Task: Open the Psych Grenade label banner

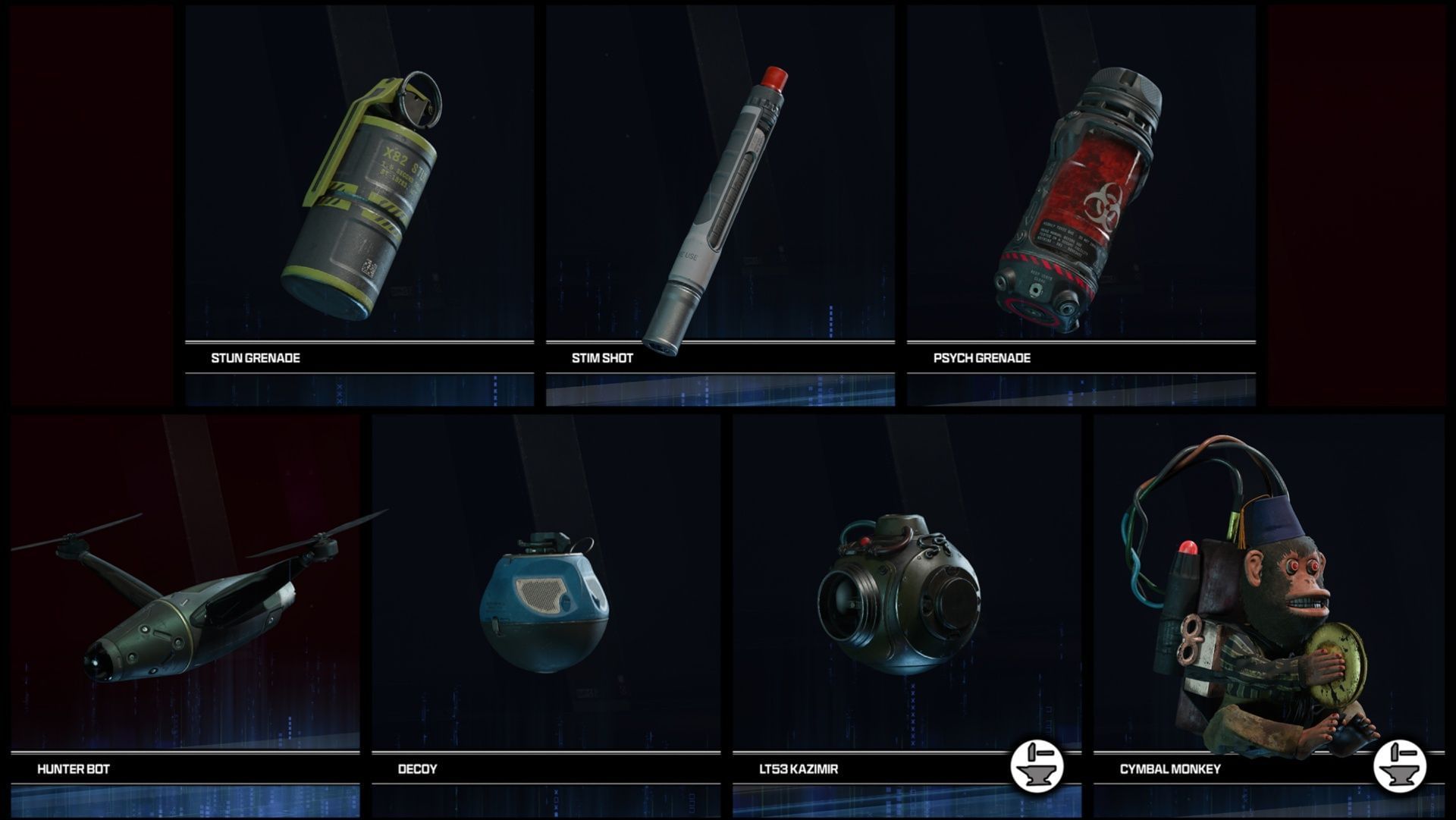Action: (981, 358)
